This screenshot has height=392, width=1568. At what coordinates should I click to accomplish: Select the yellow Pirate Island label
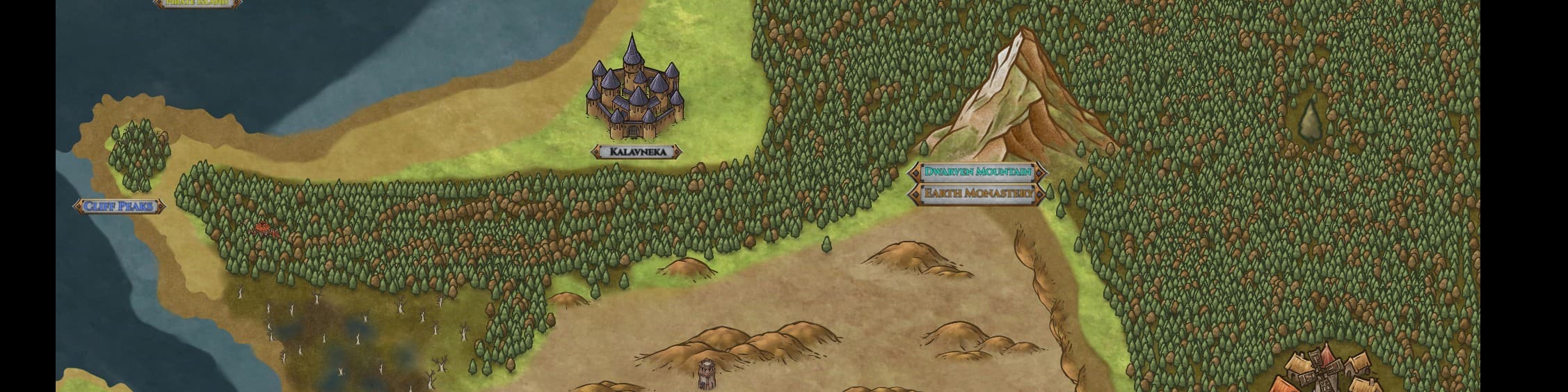[x=198, y=3]
